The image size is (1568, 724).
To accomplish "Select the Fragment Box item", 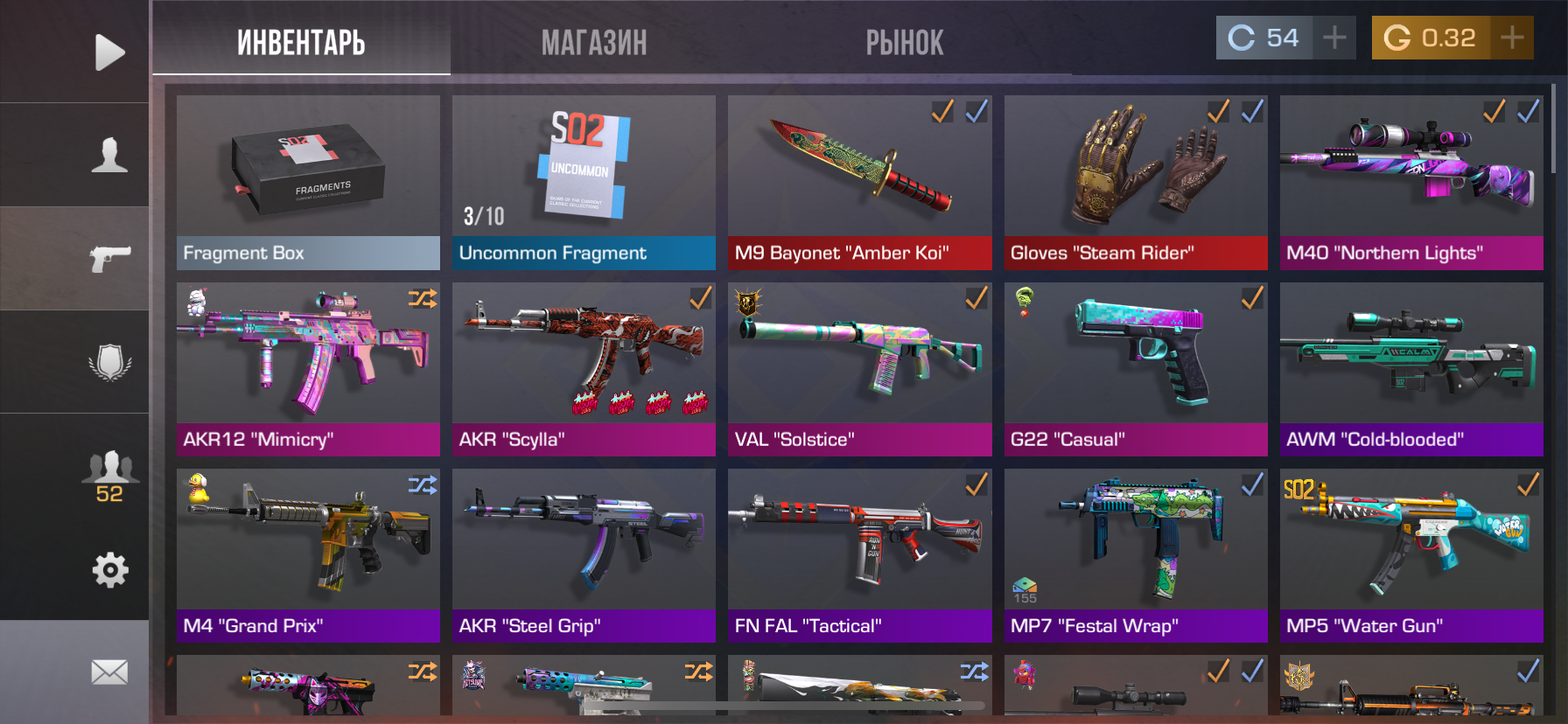I will pos(308,182).
